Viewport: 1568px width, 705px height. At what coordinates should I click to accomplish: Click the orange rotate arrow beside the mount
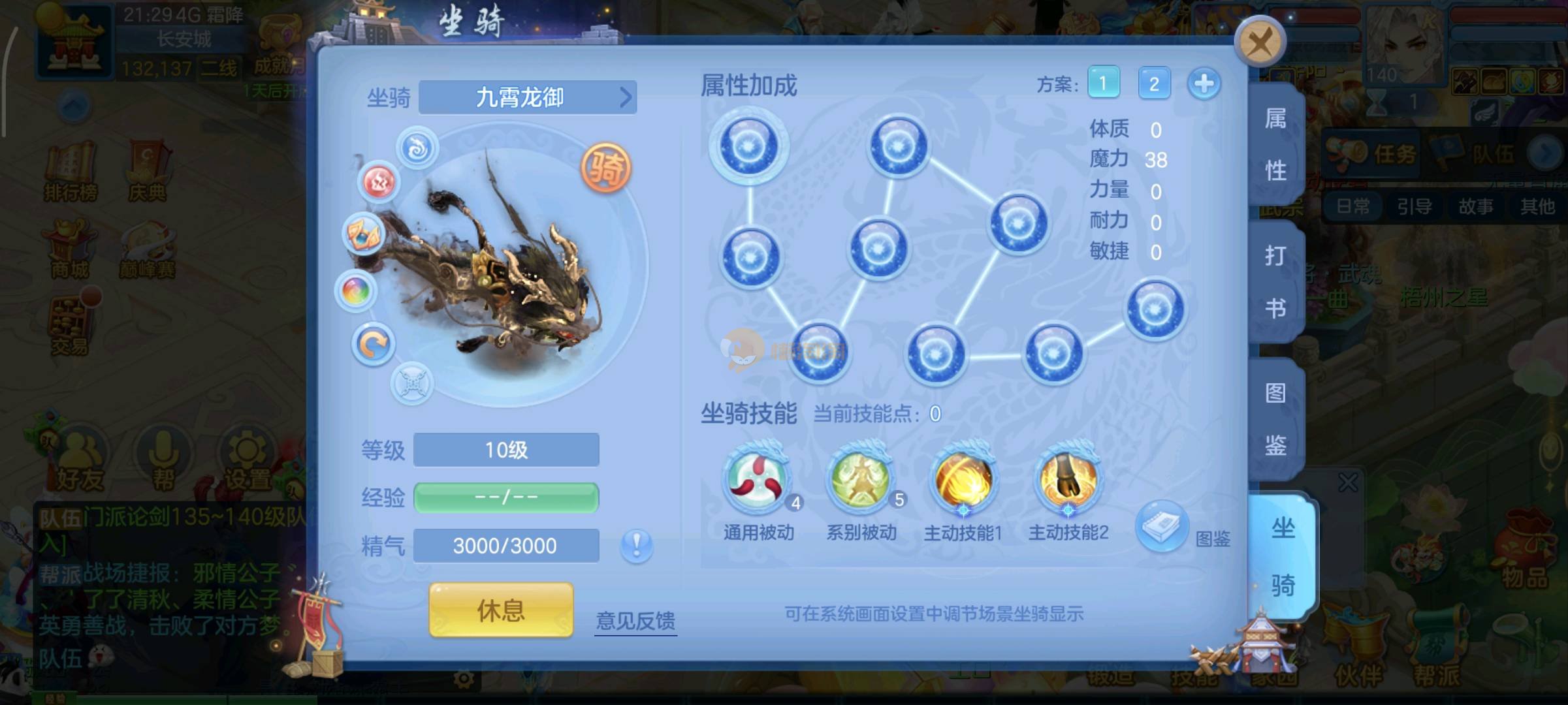pyautogui.click(x=373, y=344)
